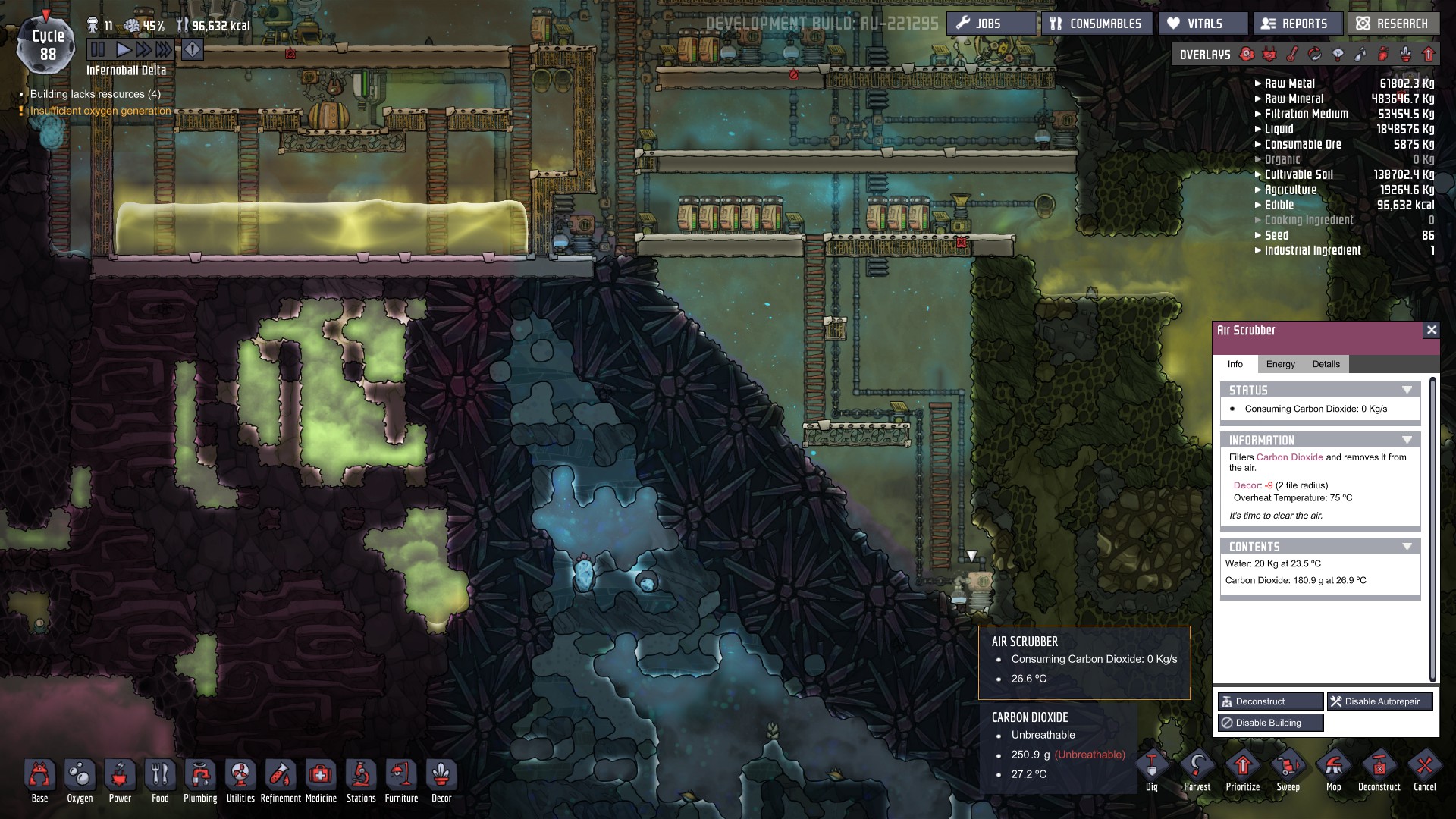Open the Food build category

160,781
